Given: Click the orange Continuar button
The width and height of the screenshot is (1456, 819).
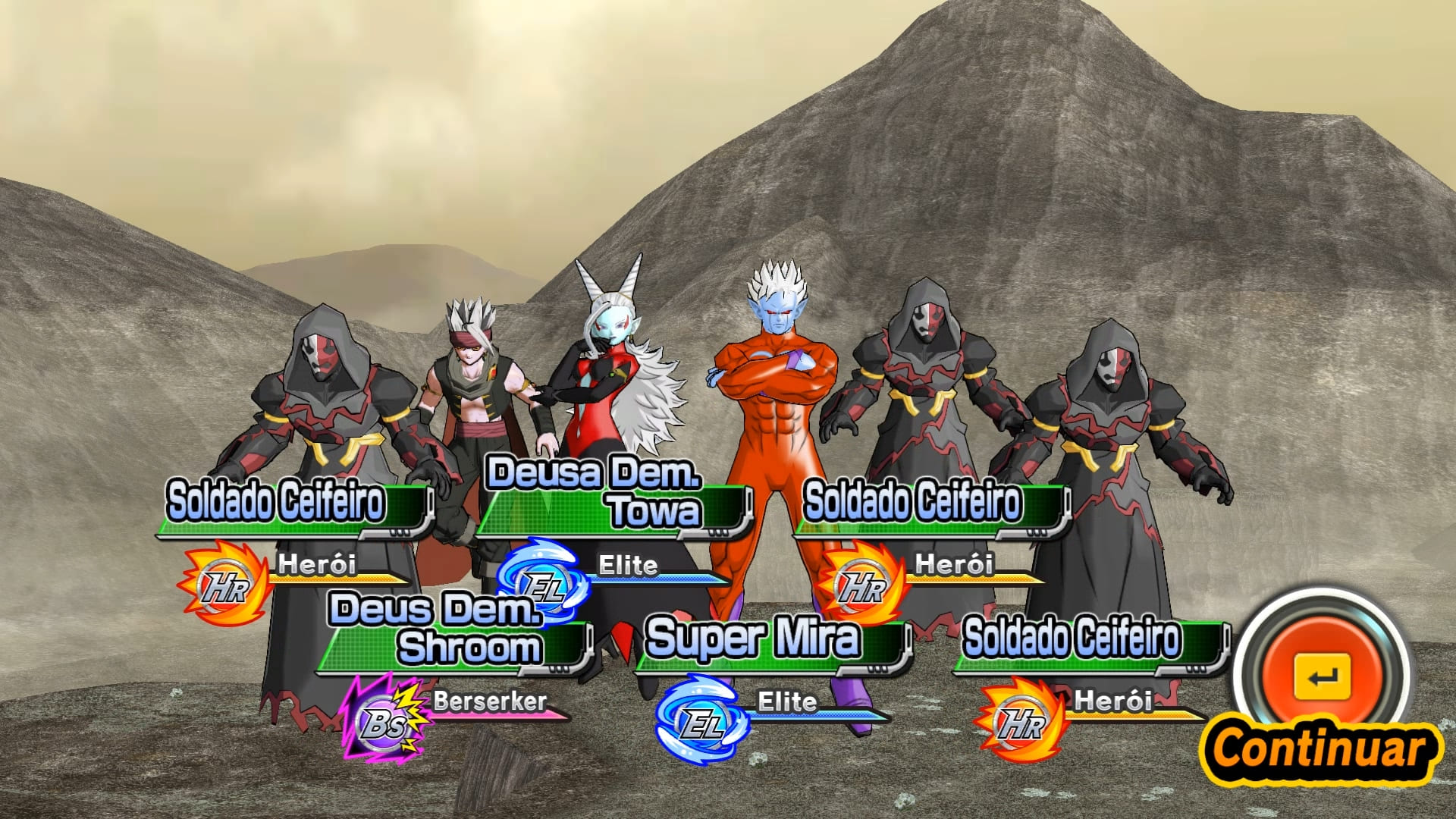Looking at the screenshot, I should click(1322, 677).
